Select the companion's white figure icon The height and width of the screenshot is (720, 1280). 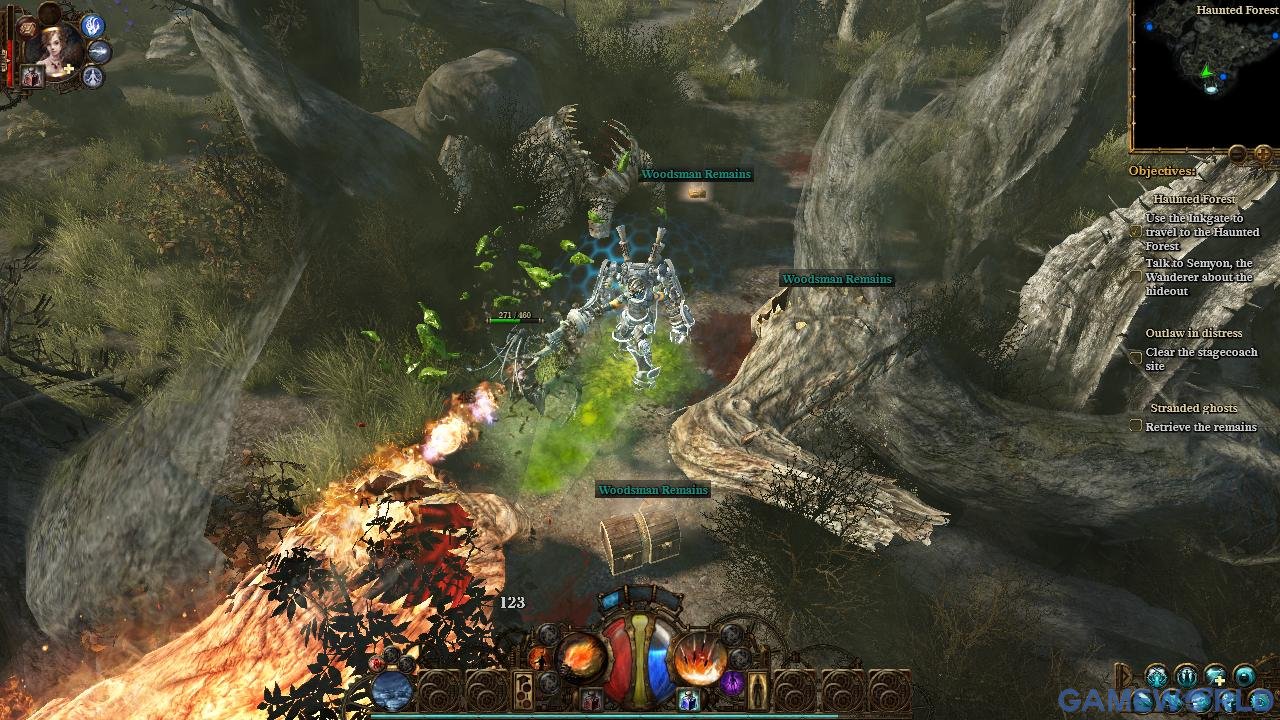coord(93,77)
